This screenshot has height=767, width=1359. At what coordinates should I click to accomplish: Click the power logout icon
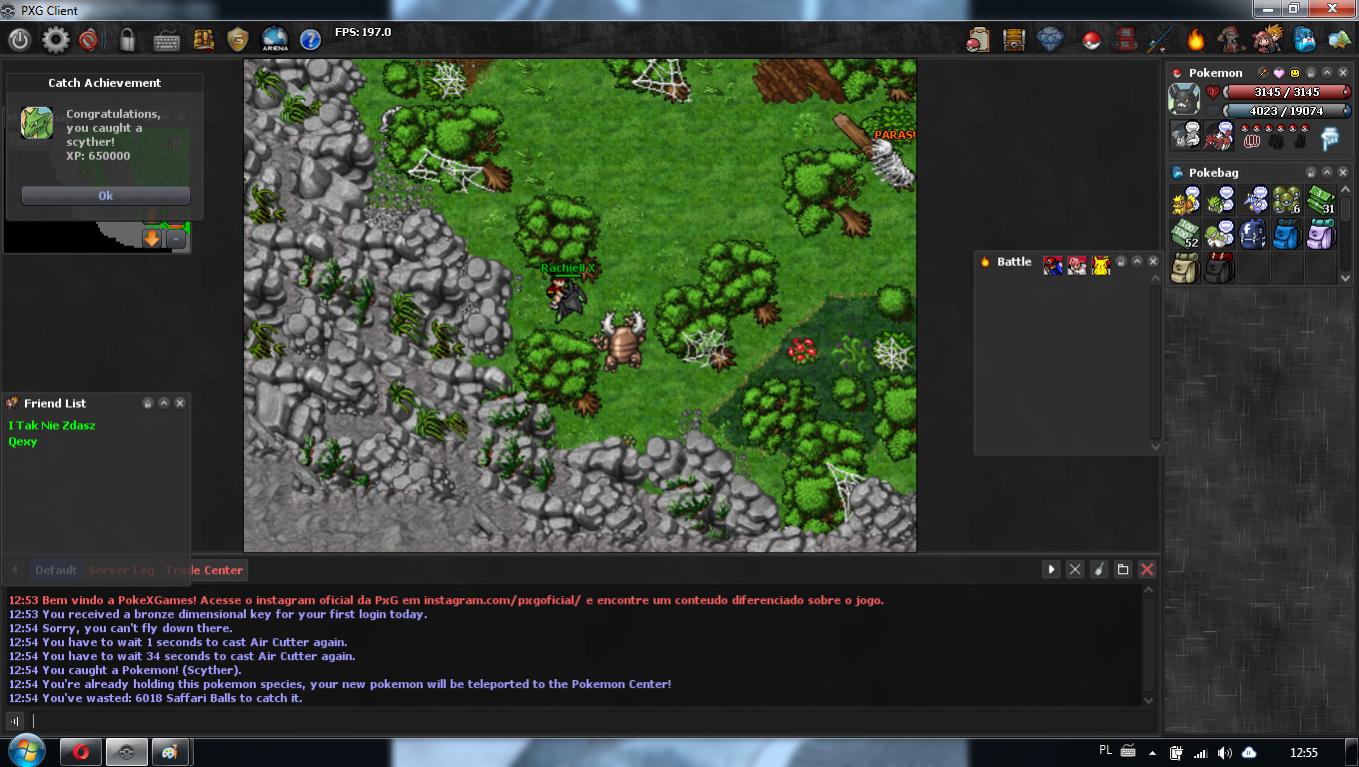(x=19, y=40)
